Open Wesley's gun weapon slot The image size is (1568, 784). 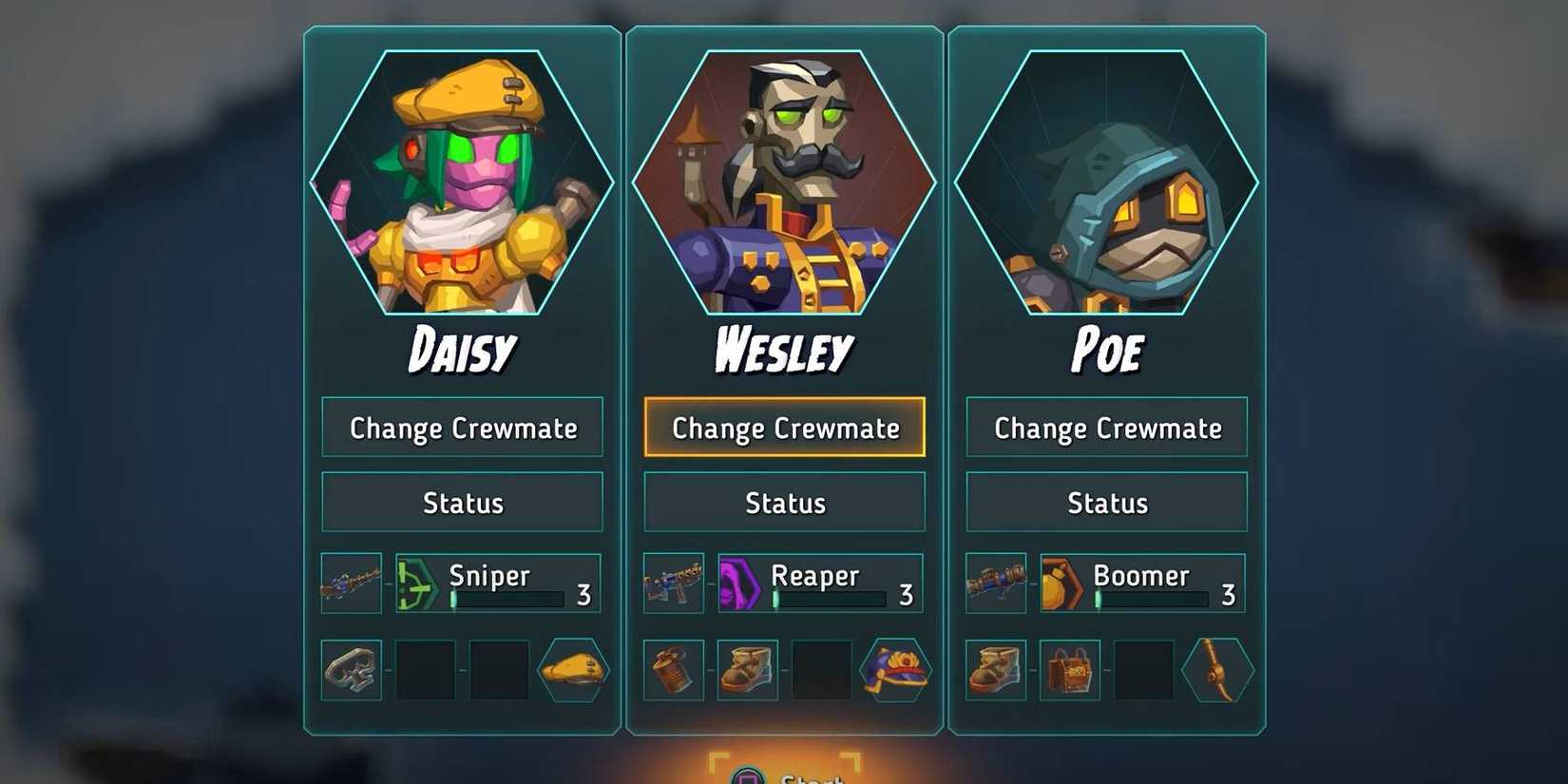coord(674,583)
